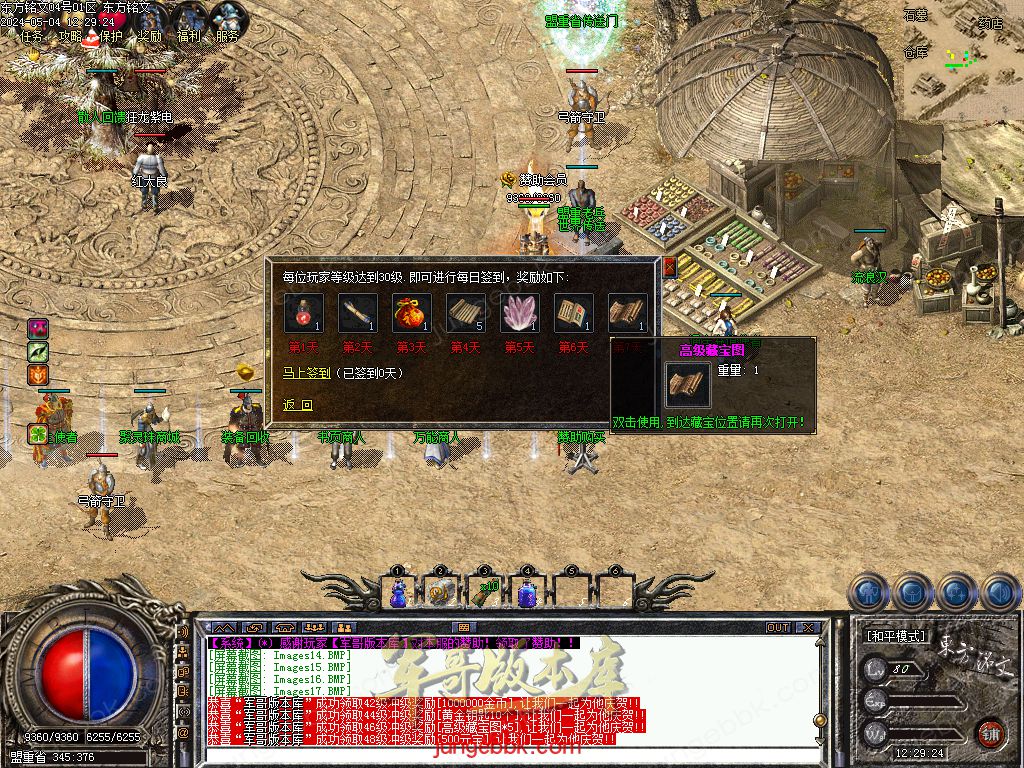The width and height of the screenshot is (1024, 768).
Task: Use the blue potion in hotbar slot 4
Action: (x=526, y=593)
